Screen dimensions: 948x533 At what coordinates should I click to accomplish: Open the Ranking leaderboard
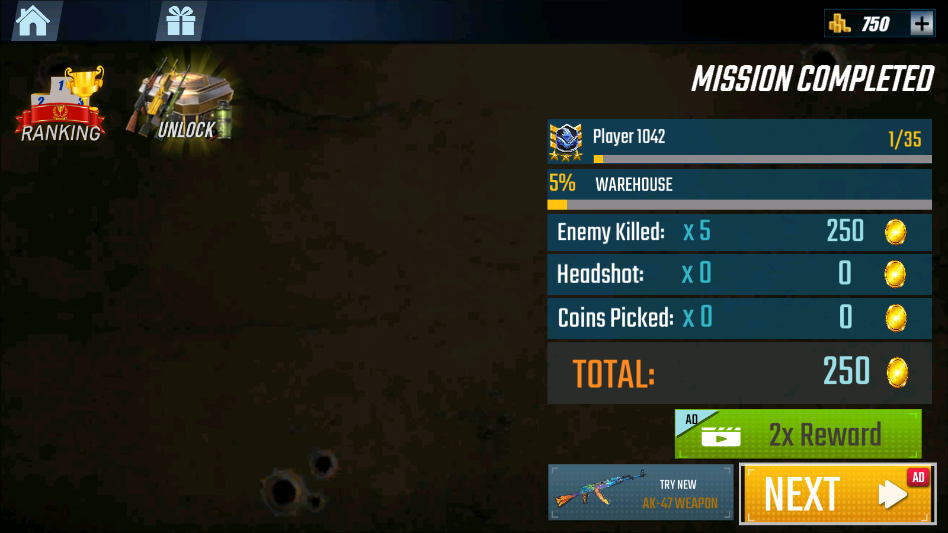[x=60, y=105]
